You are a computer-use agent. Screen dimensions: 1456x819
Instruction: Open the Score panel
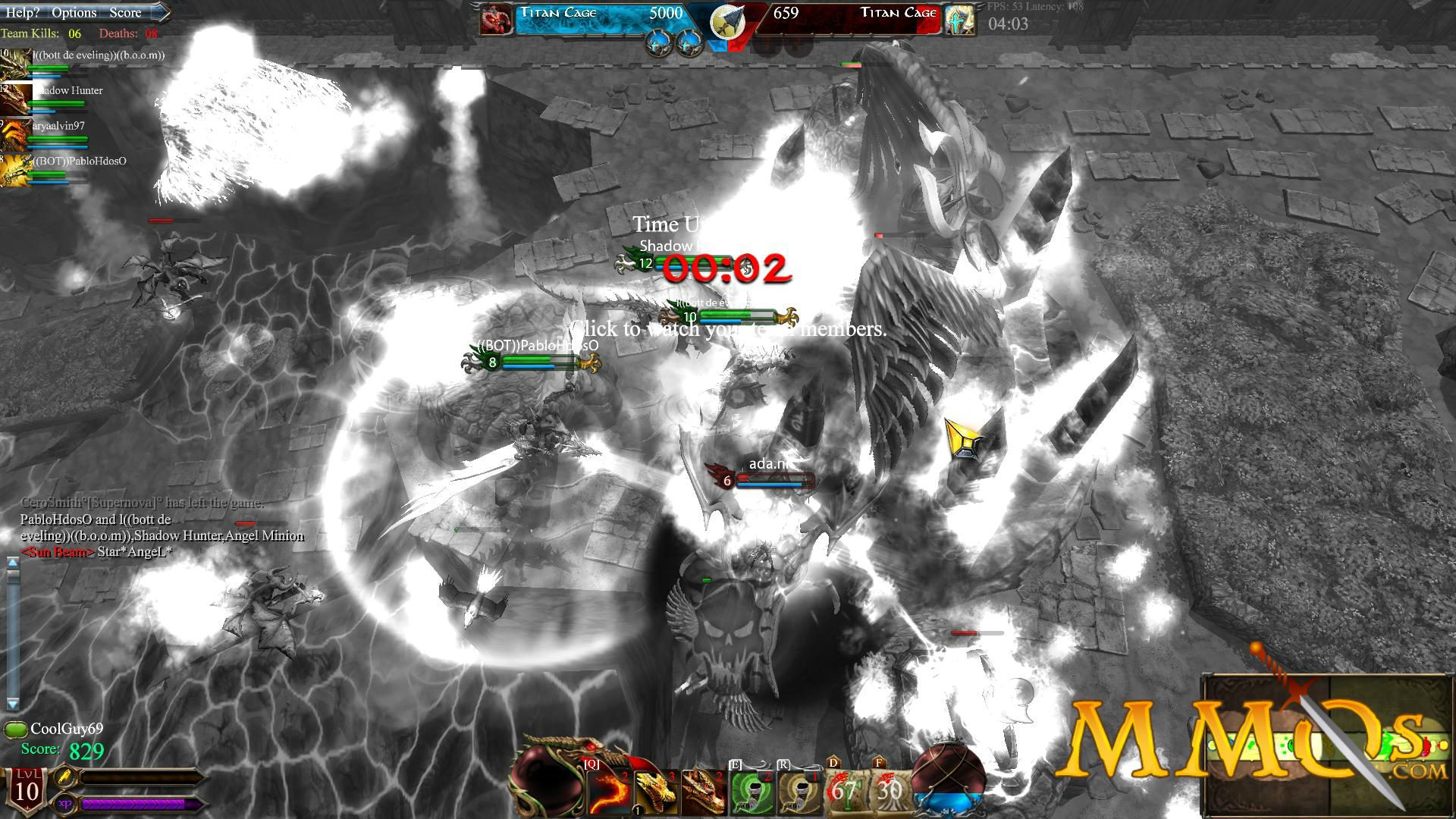tap(125, 12)
